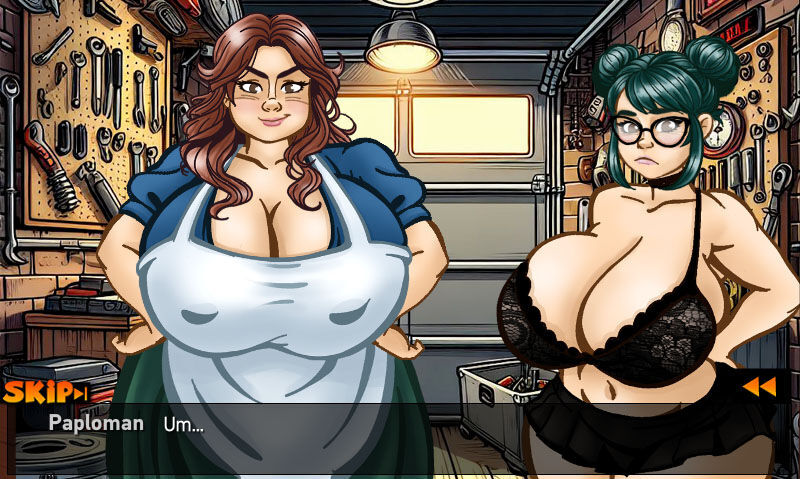Skip the dialogue with the SKIP button
This screenshot has width=800, height=479.
45,392
